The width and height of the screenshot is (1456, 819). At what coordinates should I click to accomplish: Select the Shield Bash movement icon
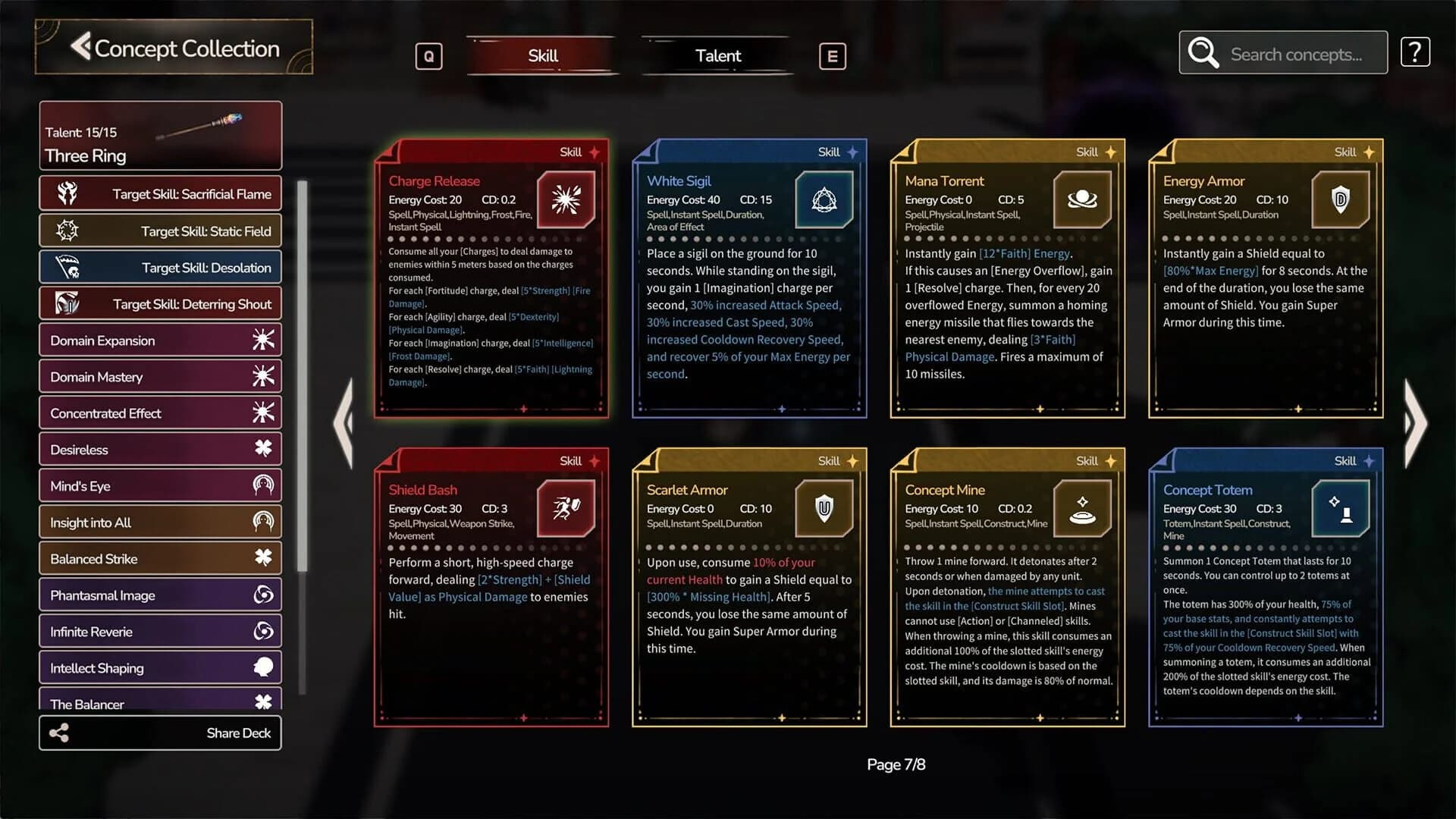click(566, 509)
